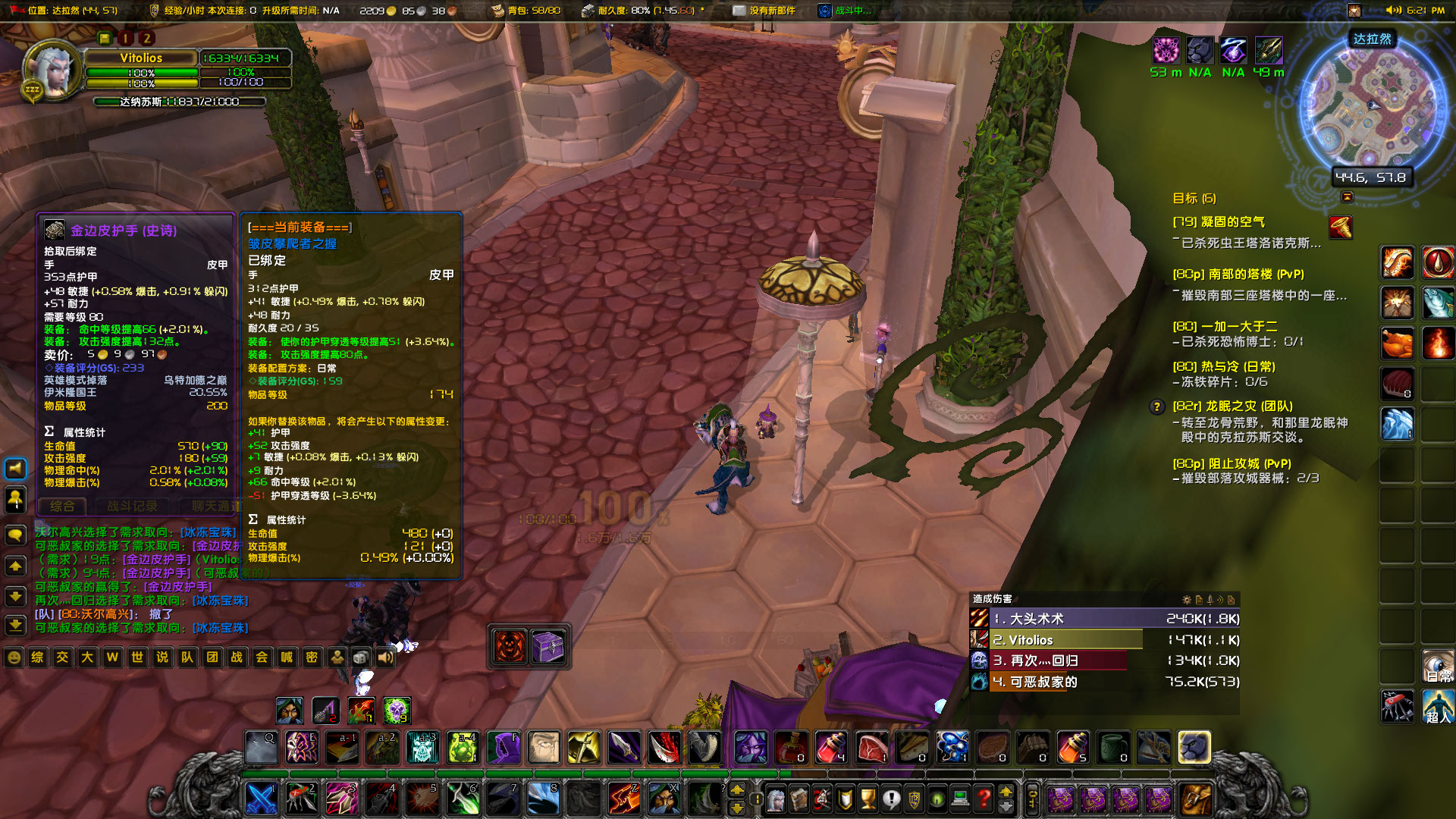
Task: Open the backpack icon showing 背包 58/80
Action: pos(498,11)
